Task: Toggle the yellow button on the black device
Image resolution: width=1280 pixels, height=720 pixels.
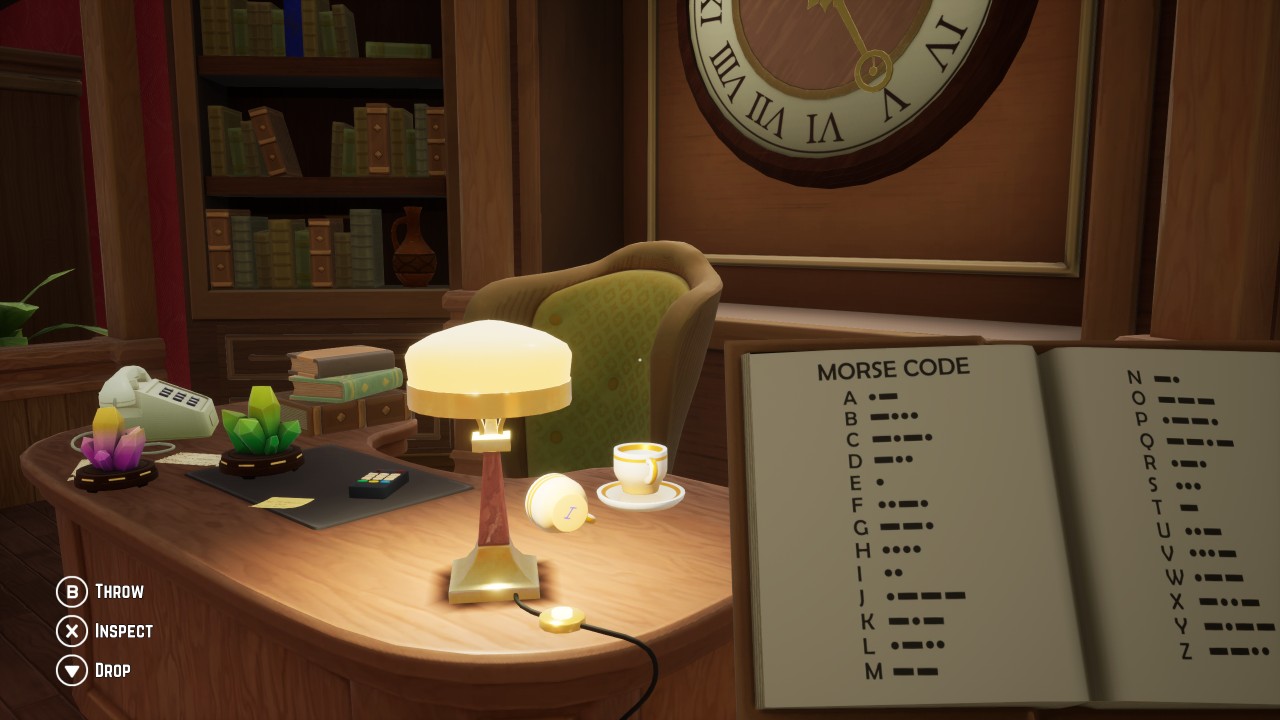Action: pyautogui.click(x=375, y=481)
